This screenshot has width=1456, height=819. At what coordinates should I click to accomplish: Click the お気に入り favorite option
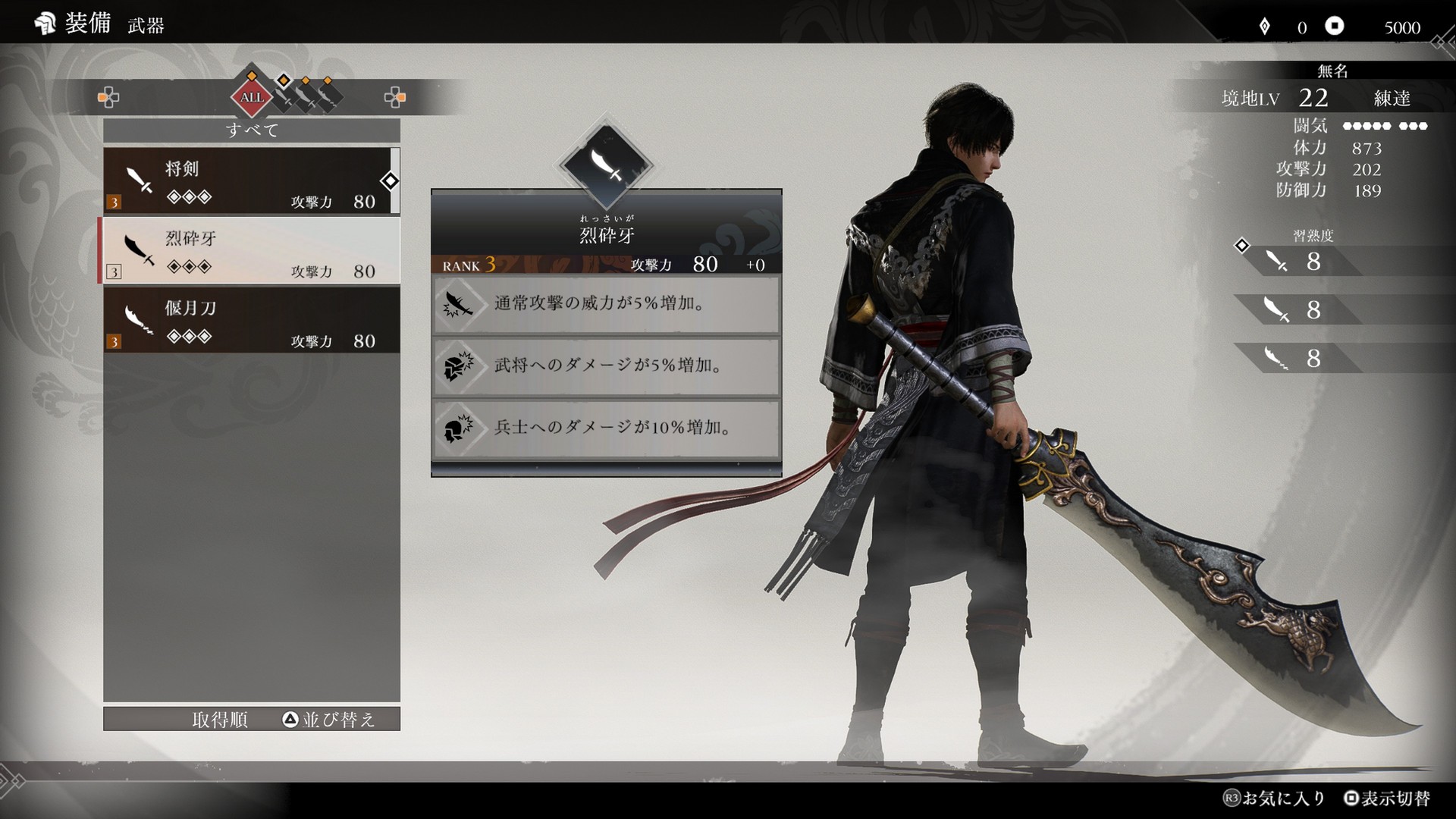coord(1274,799)
